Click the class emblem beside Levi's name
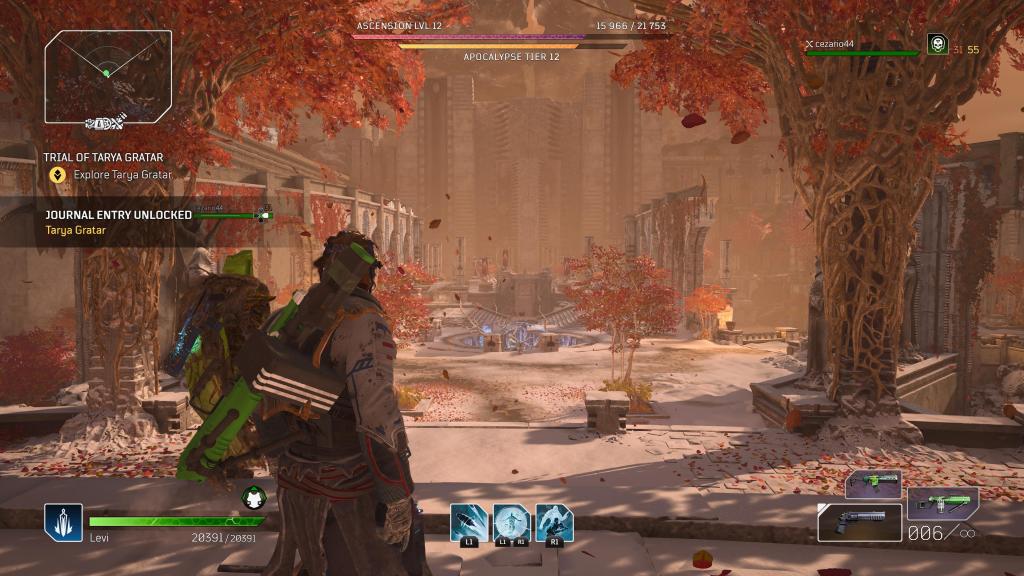Image resolution: width=1024 pixels, height=576 pixels. click(62, 522)
